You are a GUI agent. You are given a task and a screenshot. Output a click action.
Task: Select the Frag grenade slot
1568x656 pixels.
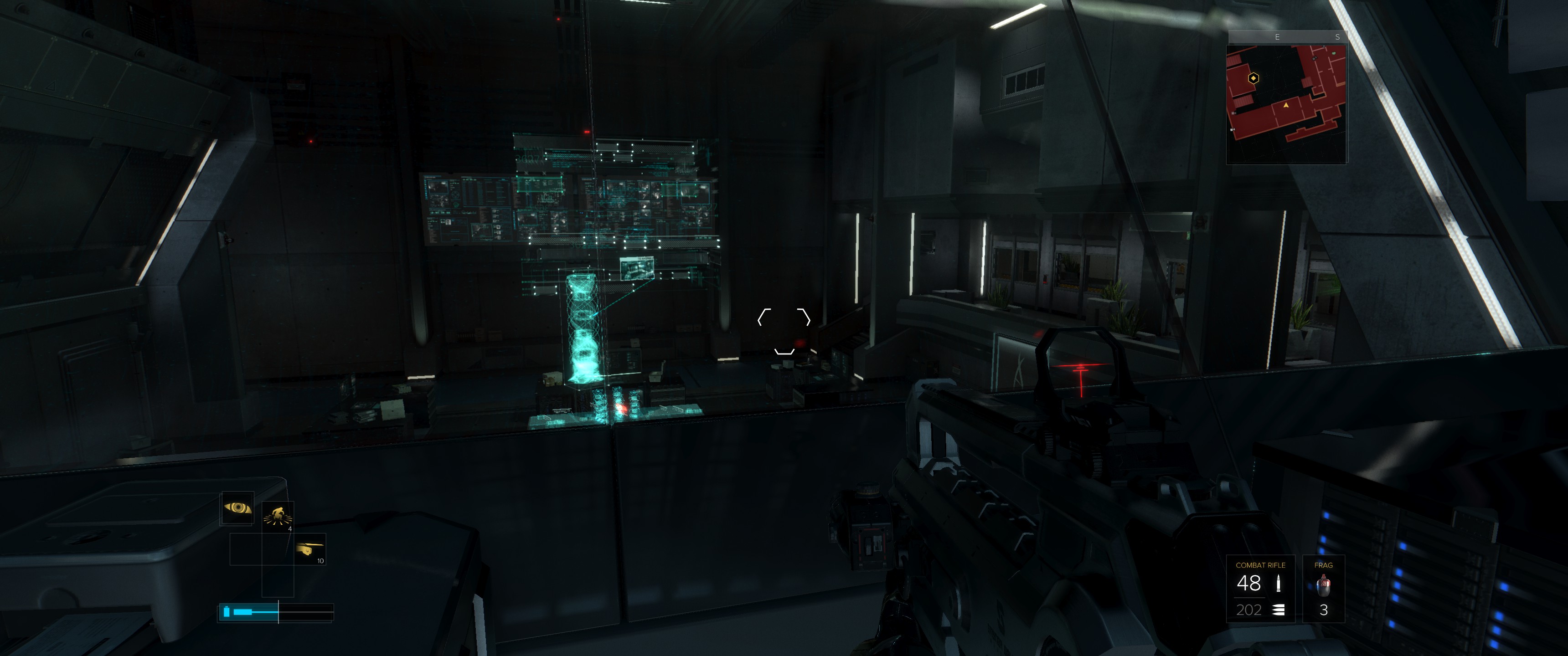click(1323, 589)
